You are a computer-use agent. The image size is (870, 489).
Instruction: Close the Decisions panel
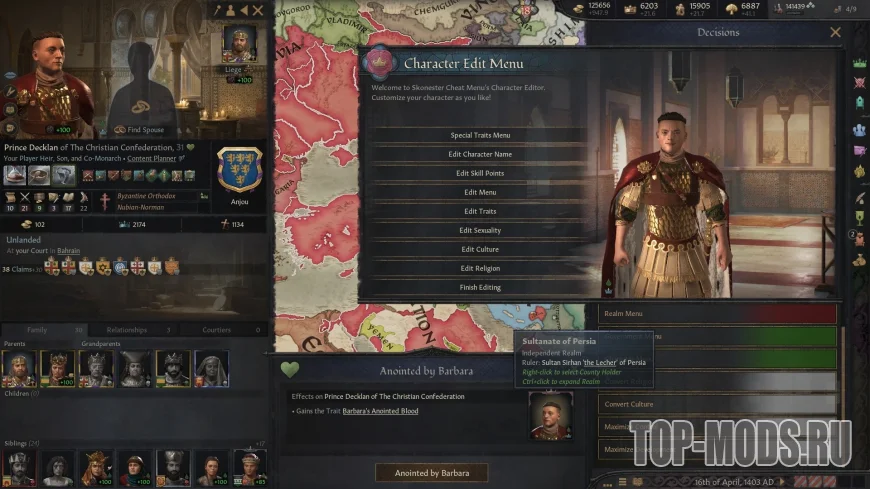coord(836,32)
